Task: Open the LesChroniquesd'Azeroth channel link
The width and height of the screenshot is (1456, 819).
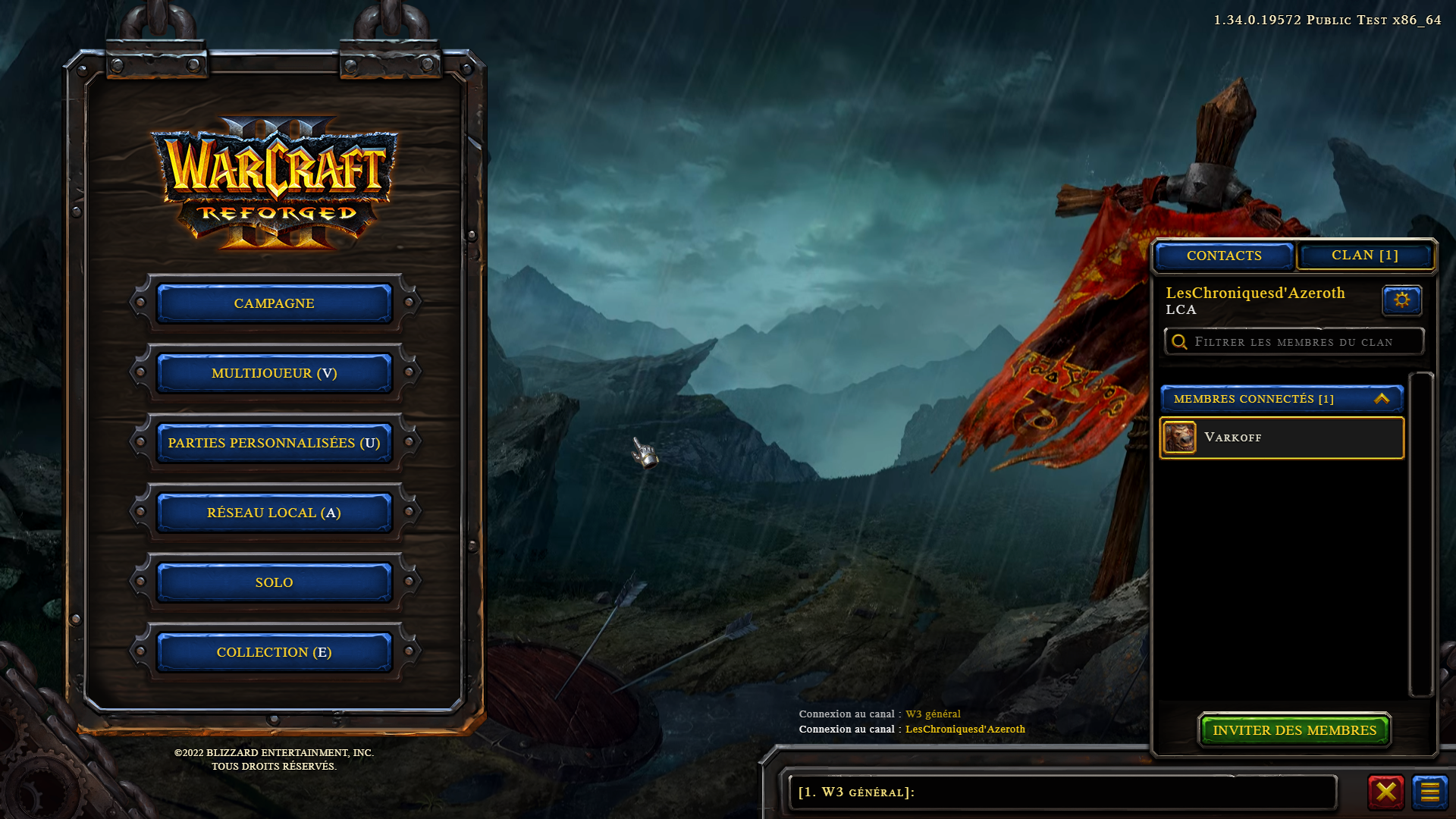Action: (965, 730)
